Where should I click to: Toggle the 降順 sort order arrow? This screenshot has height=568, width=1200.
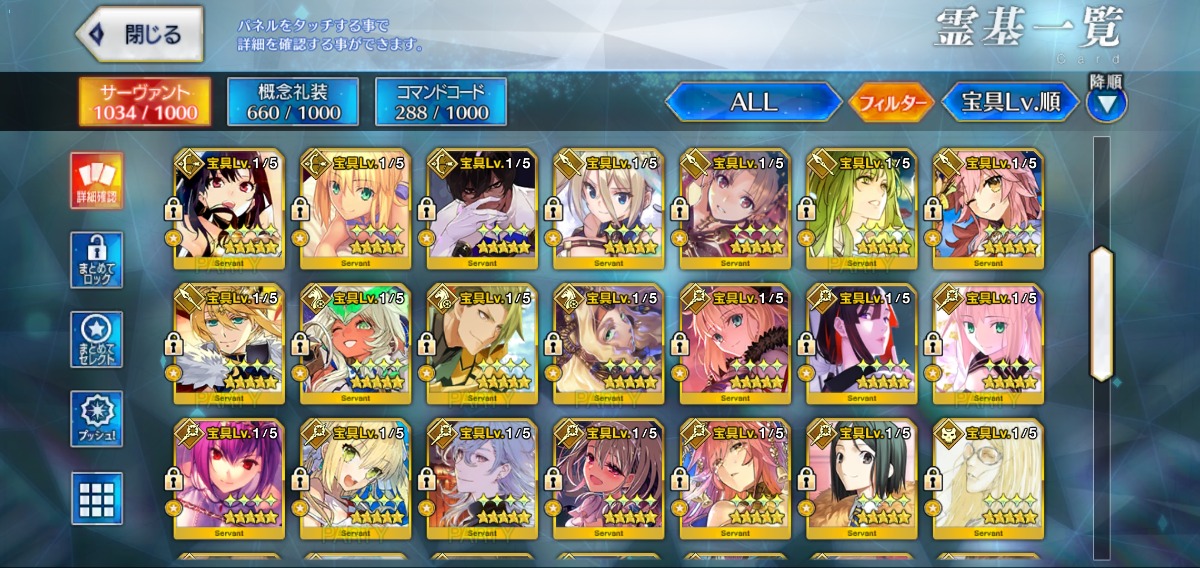(x=1106, y=102)
